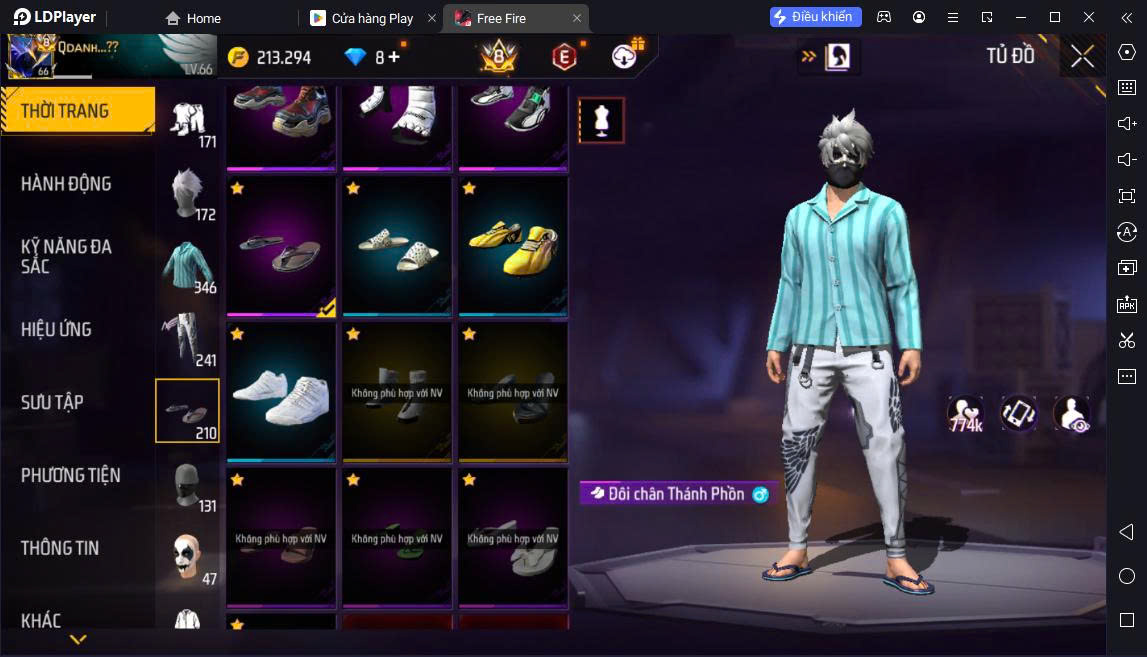Go to the SƯU TẬP tab

52,402
